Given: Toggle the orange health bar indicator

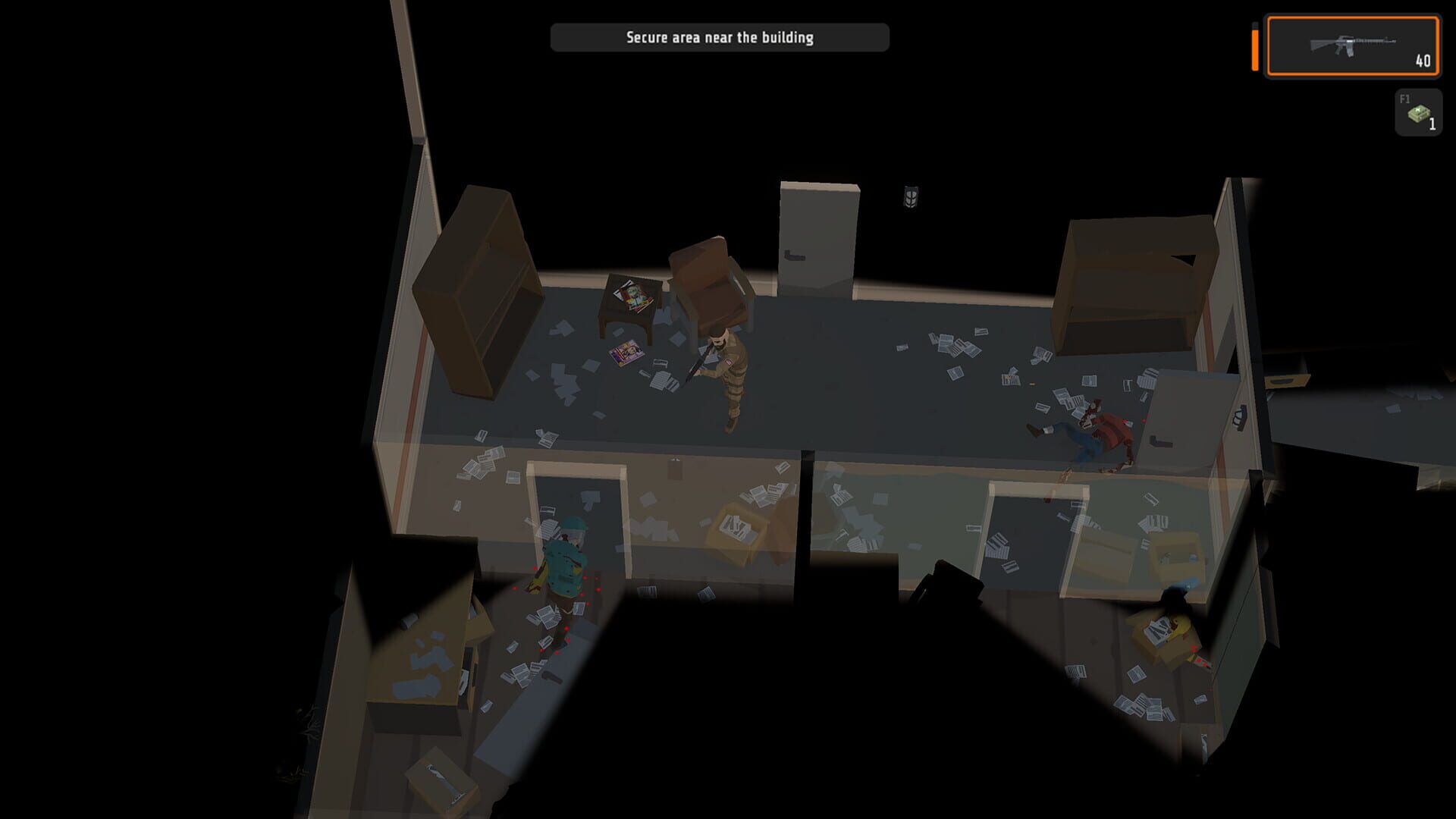Looking at the screenshot, I should pyautogui.click(x=1255, y=49).
